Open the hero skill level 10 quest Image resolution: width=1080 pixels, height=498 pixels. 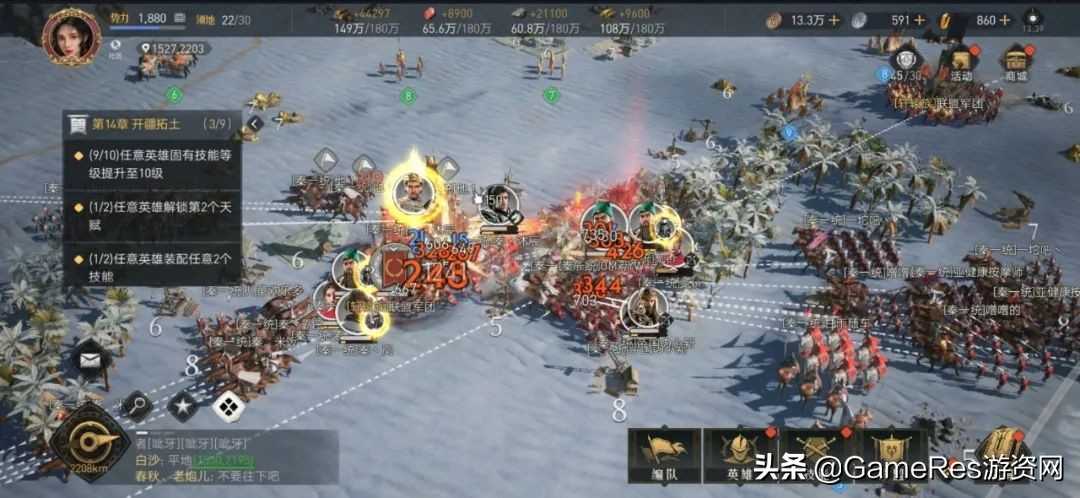(158, 164)
